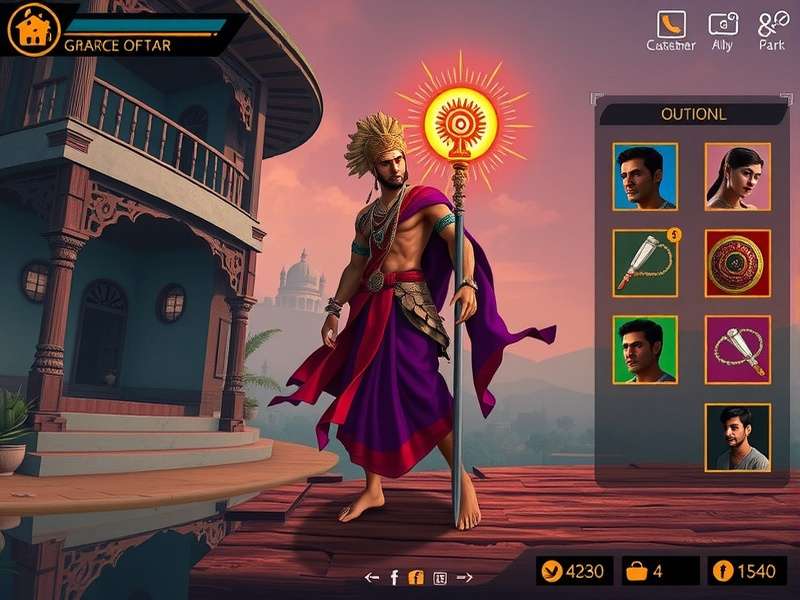The height and width of the screenshot is (600, 800).
Task: Select the highlighted orange icon in bottom bar
Action: pos(417,577)
